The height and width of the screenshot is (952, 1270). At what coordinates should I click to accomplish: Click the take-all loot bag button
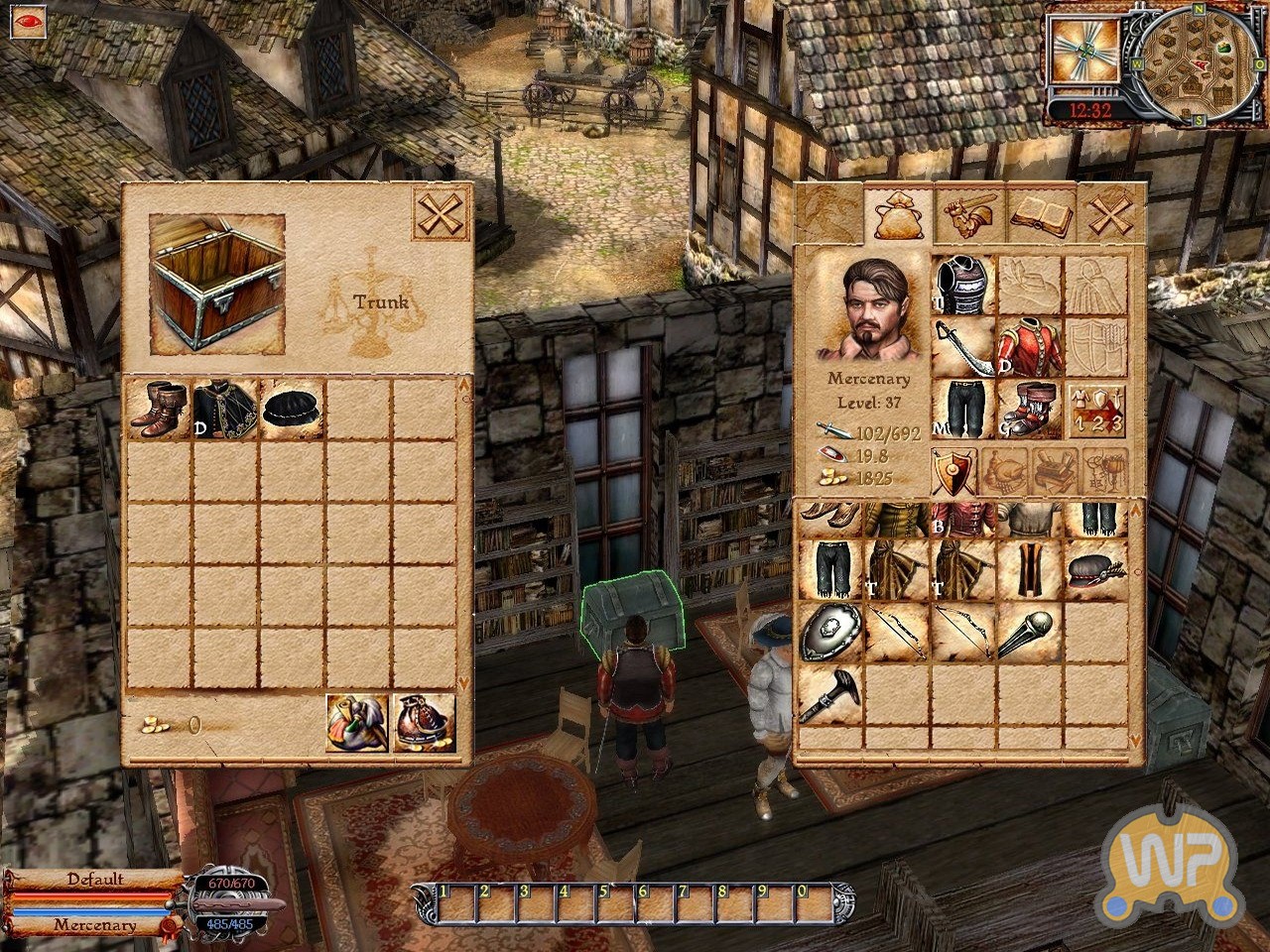(357, 723)
